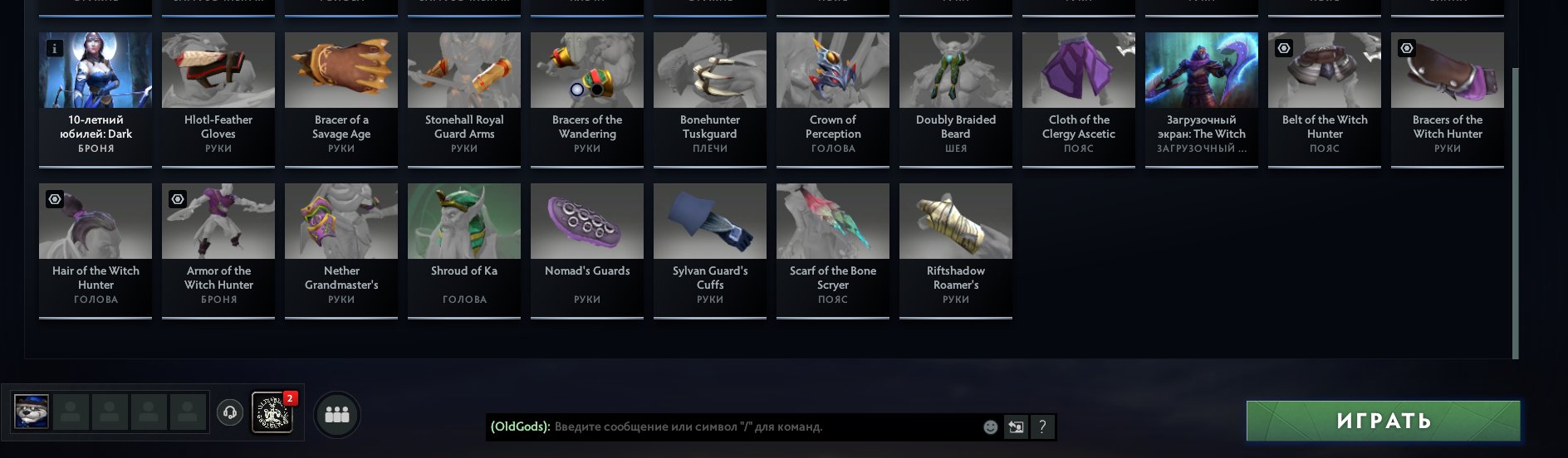Open the party list icon button
The width and height of the screenshot is (1568, 458).
click(336, 414)
